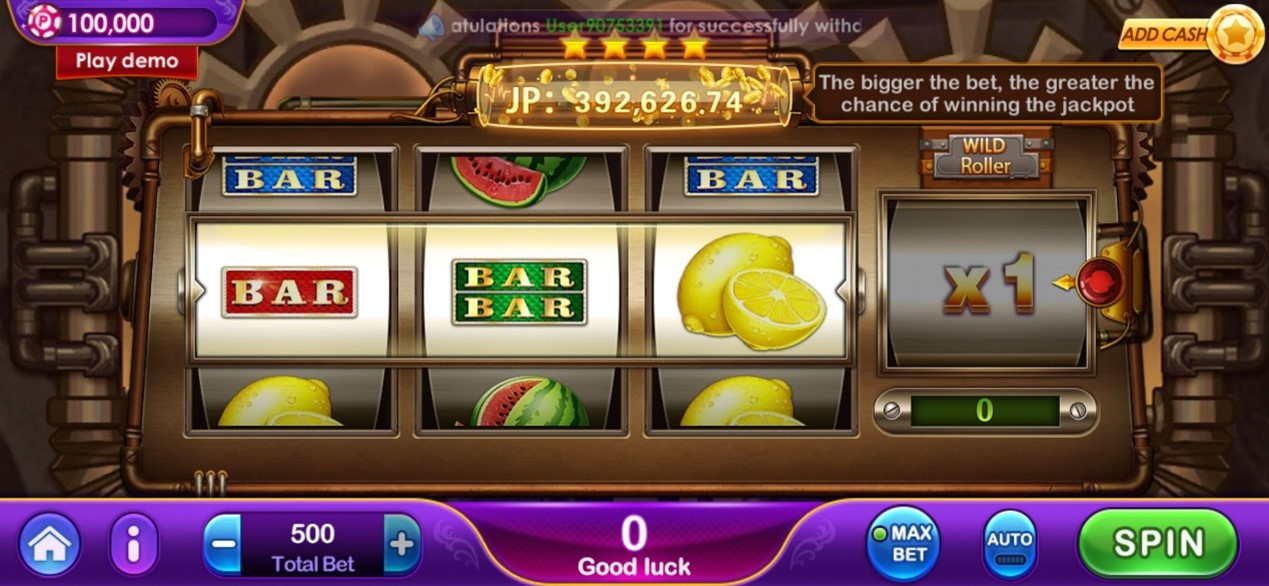
Task: Return to lobby via the home icon
Action: pos(49,545)
